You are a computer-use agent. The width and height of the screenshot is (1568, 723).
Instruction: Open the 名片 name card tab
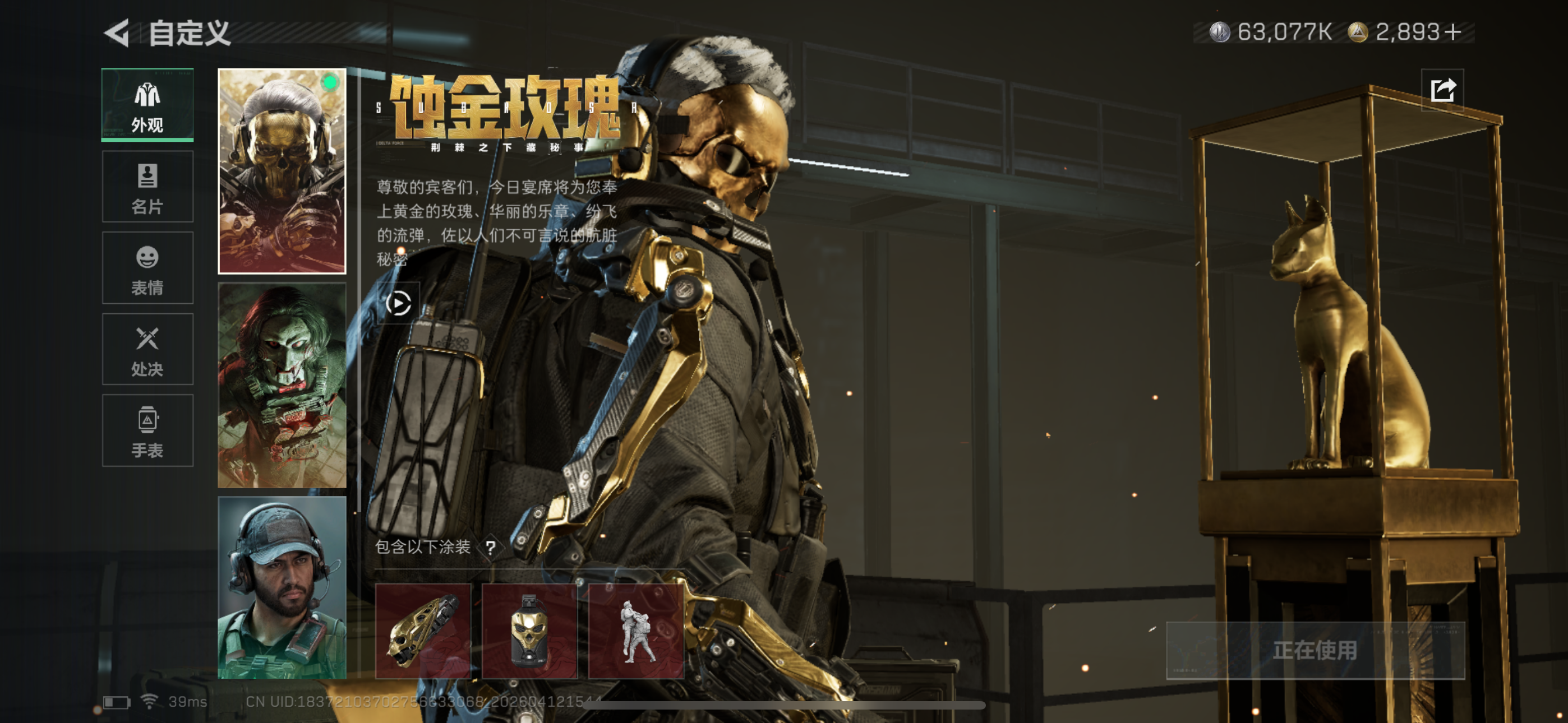point(147,187)
